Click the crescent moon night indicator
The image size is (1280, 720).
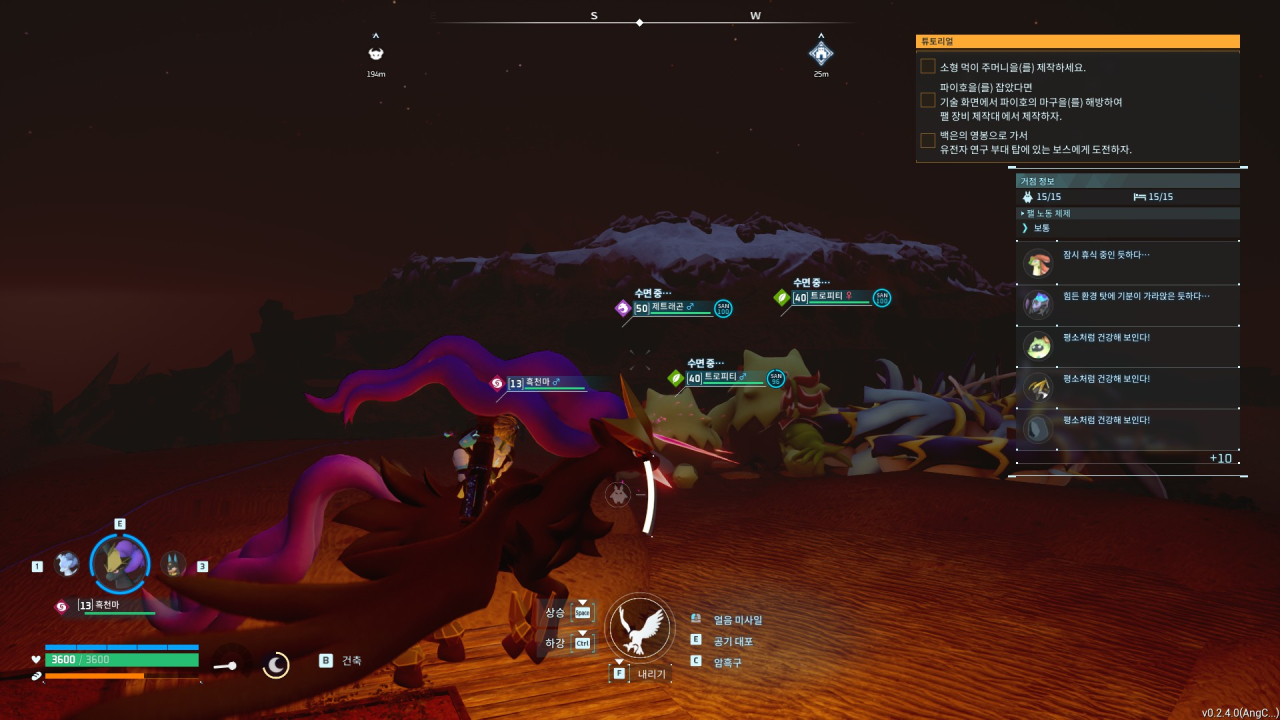(276, 665)
